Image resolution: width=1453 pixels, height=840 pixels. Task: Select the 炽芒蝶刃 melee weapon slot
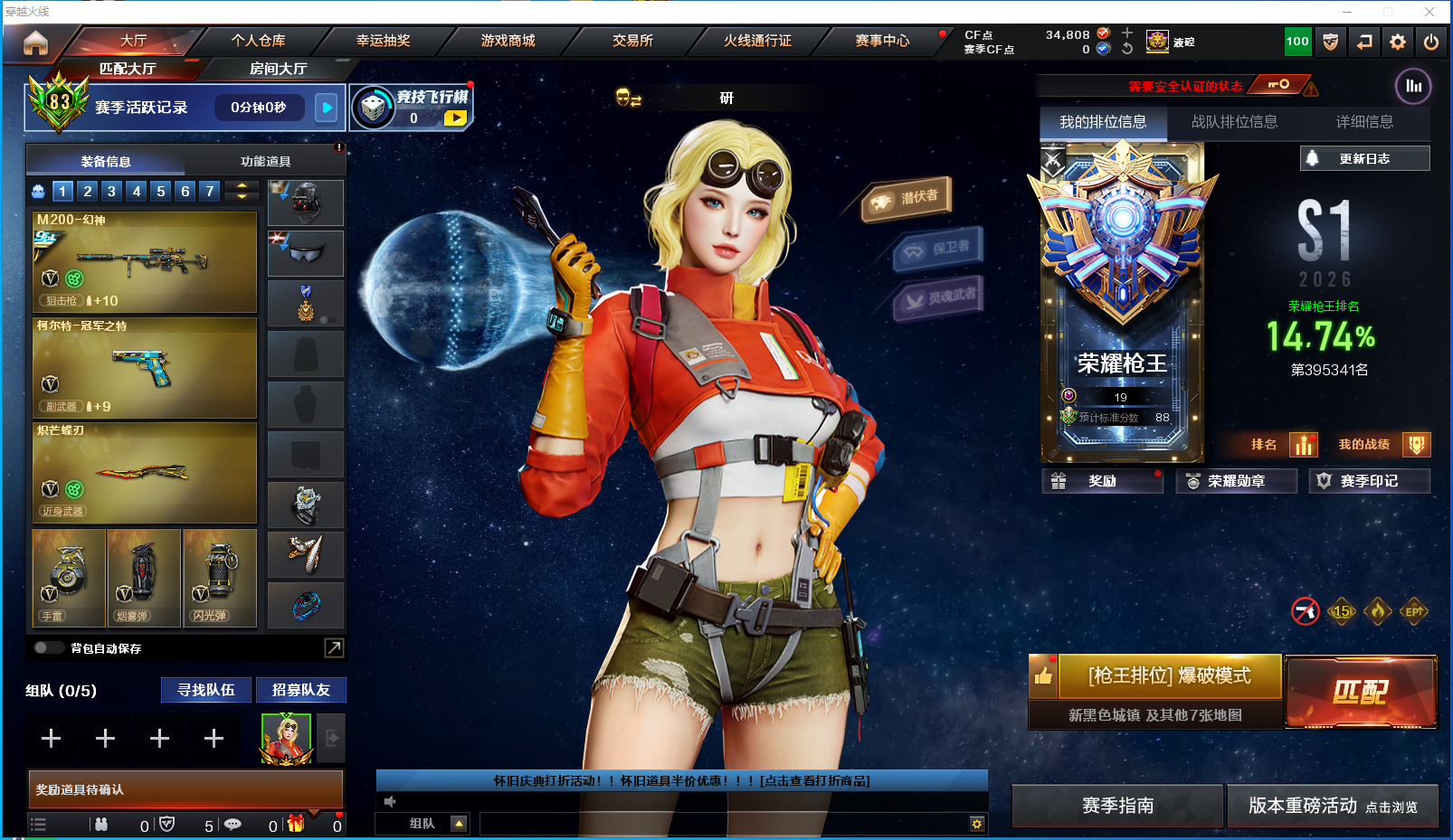point(145,473)
